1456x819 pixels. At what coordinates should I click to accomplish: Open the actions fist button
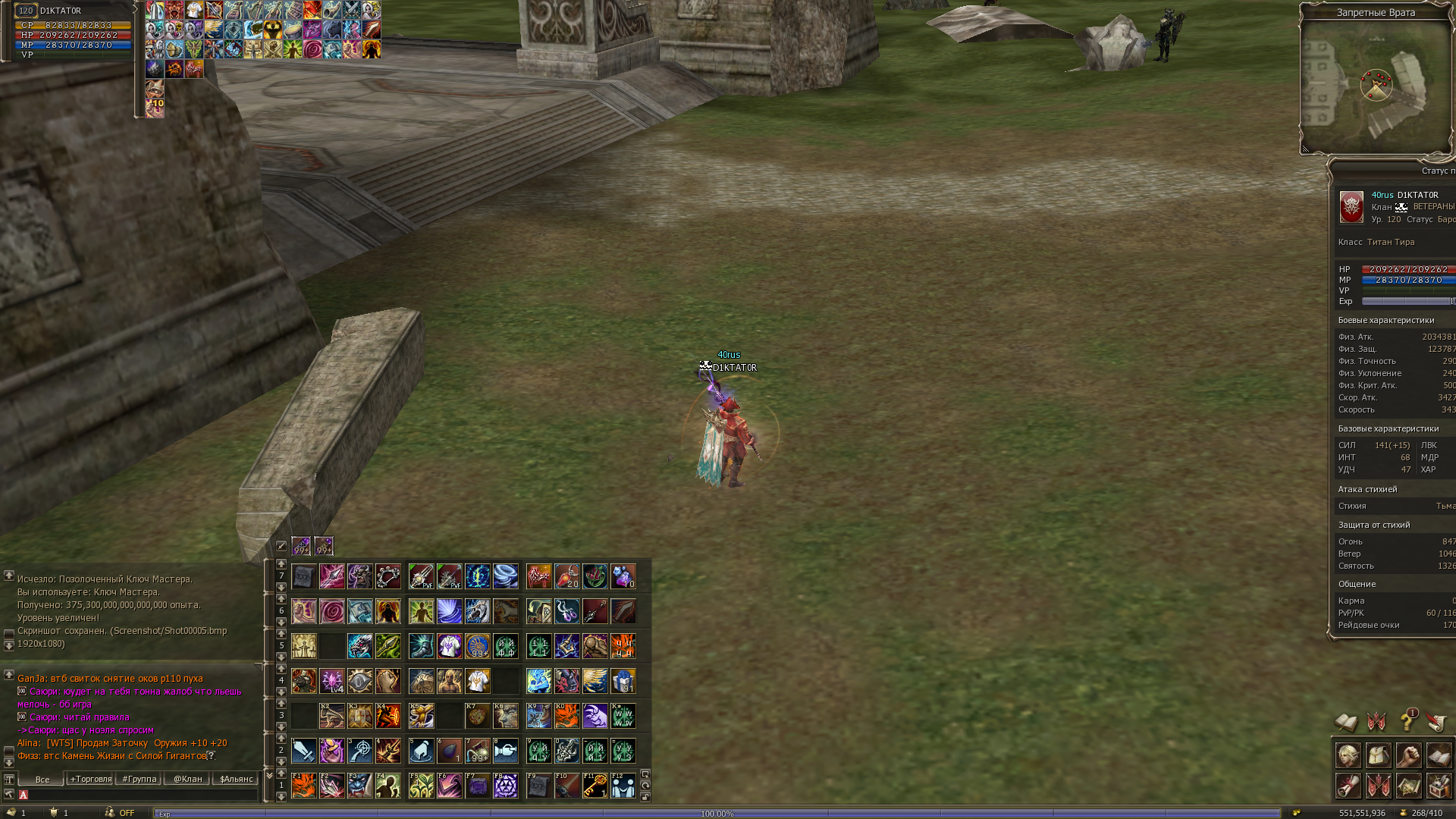pos(1408,756)
